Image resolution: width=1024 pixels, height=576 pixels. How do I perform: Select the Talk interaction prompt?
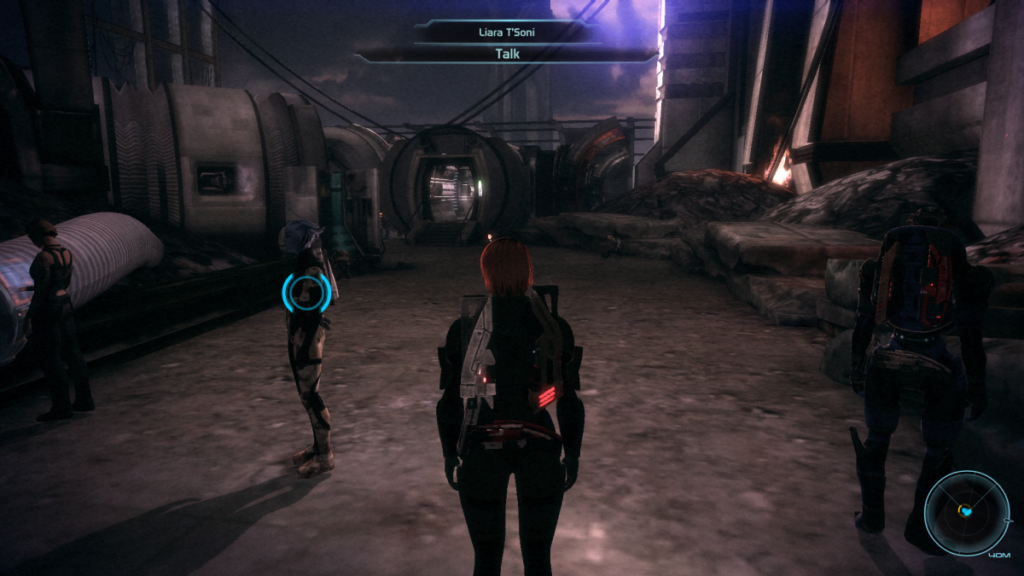point(506,54)
